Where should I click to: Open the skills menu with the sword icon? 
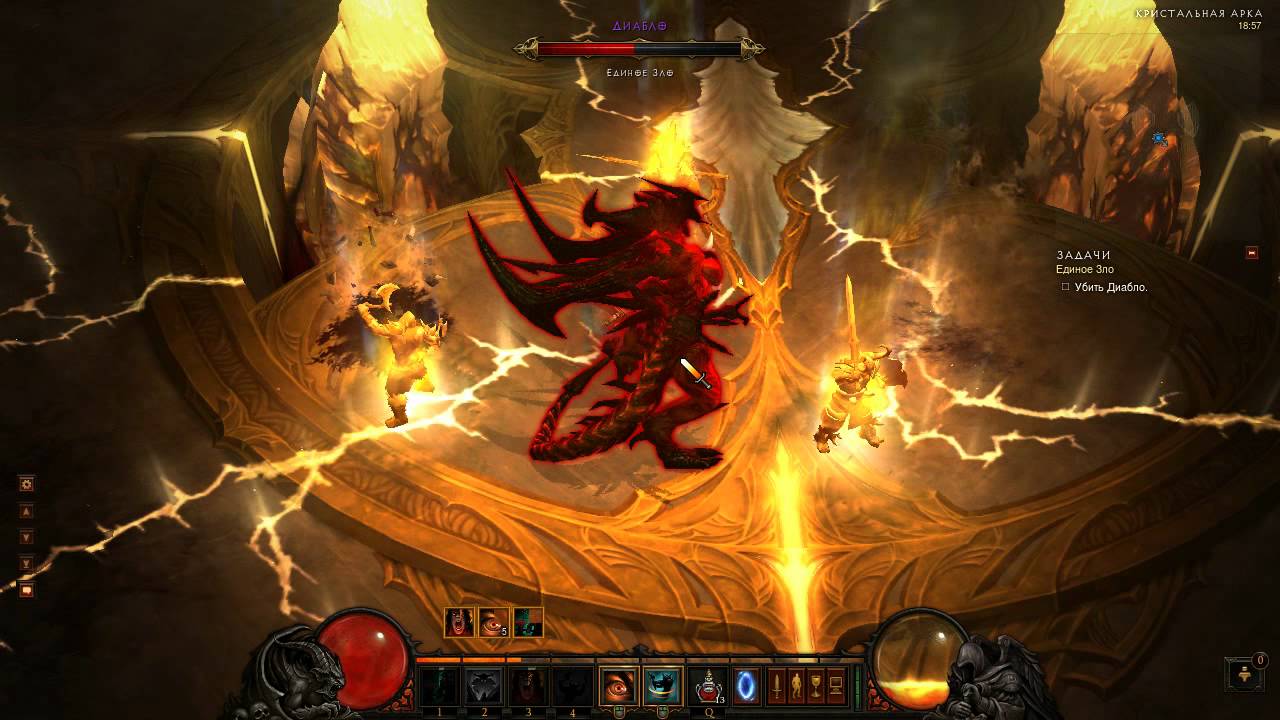point(776,686)
